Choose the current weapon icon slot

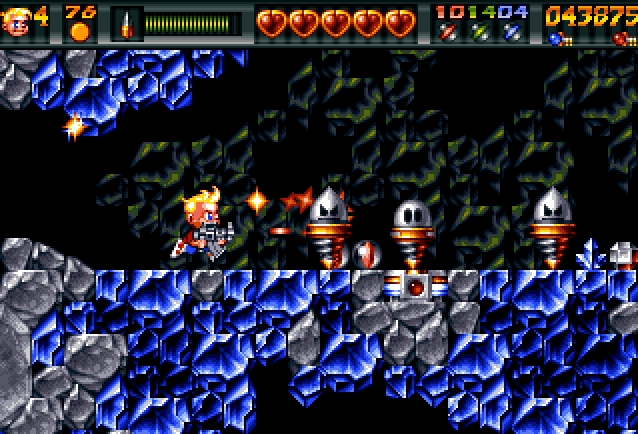coord(127,23)
